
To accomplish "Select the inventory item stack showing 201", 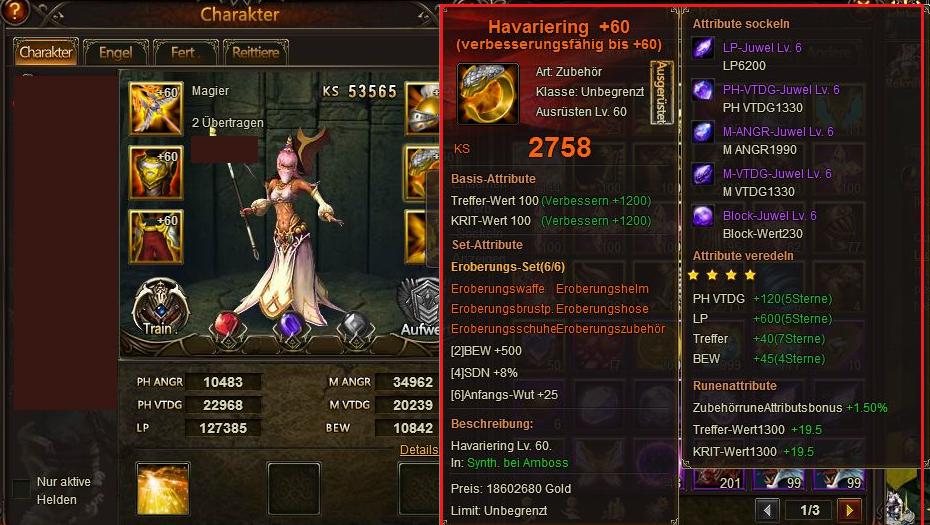I will pos(717,478).
